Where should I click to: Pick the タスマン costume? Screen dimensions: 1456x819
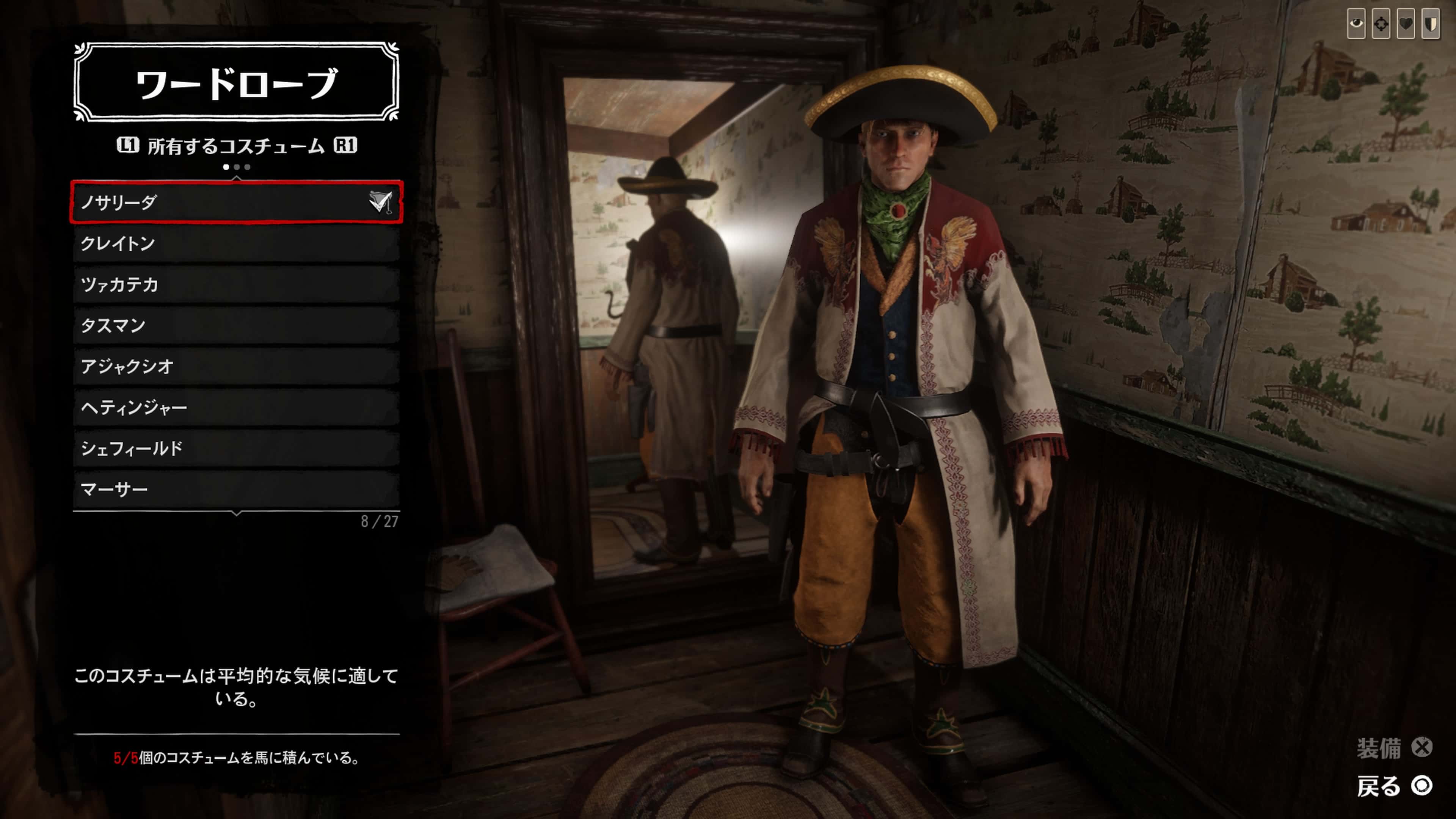(236, 326)
